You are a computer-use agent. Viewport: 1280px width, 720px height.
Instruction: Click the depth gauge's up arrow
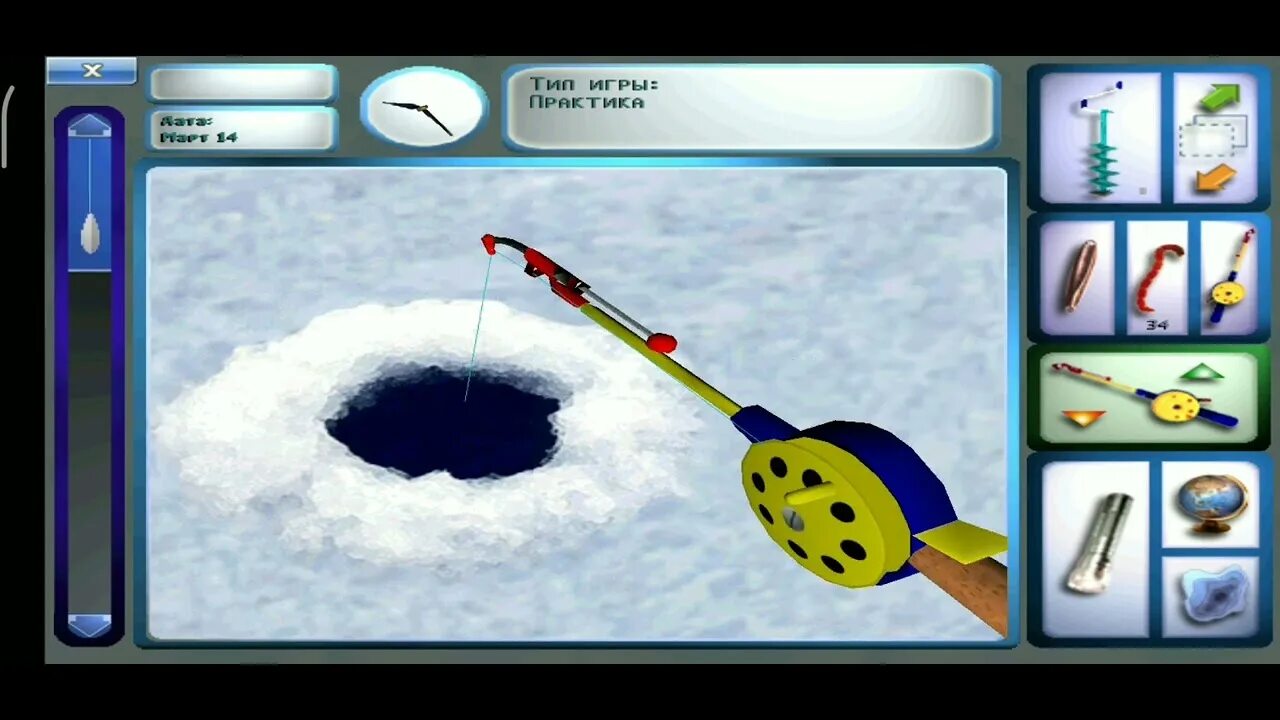89,125
